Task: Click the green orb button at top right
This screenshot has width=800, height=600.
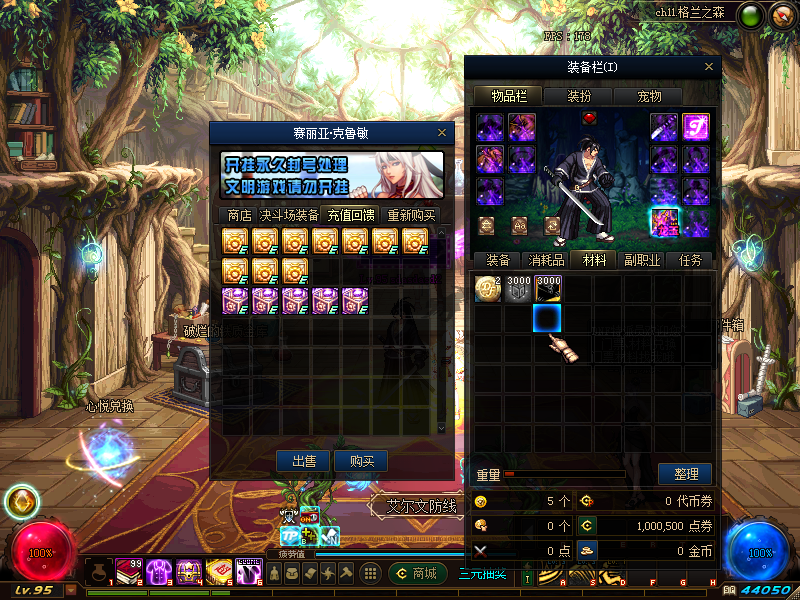Action: coord(751,15)
